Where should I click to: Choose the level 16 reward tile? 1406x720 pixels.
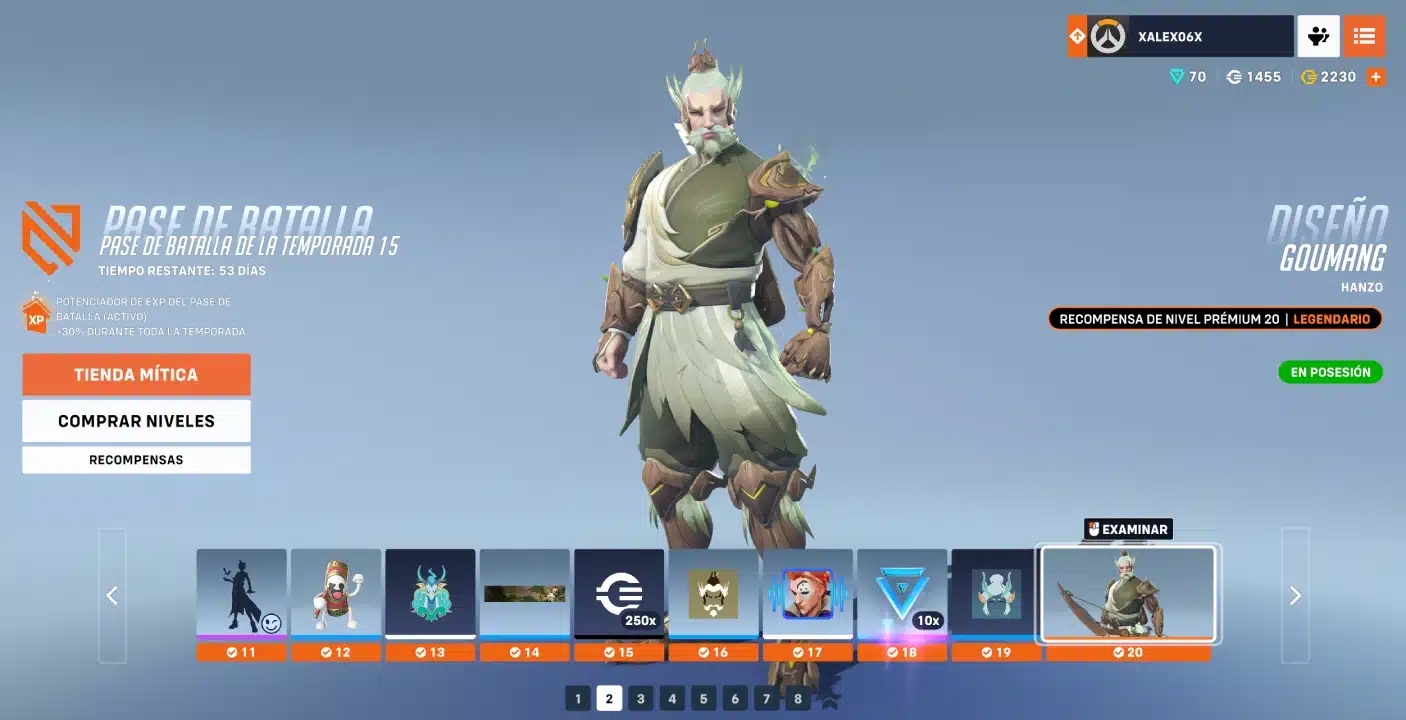(713, 594)
